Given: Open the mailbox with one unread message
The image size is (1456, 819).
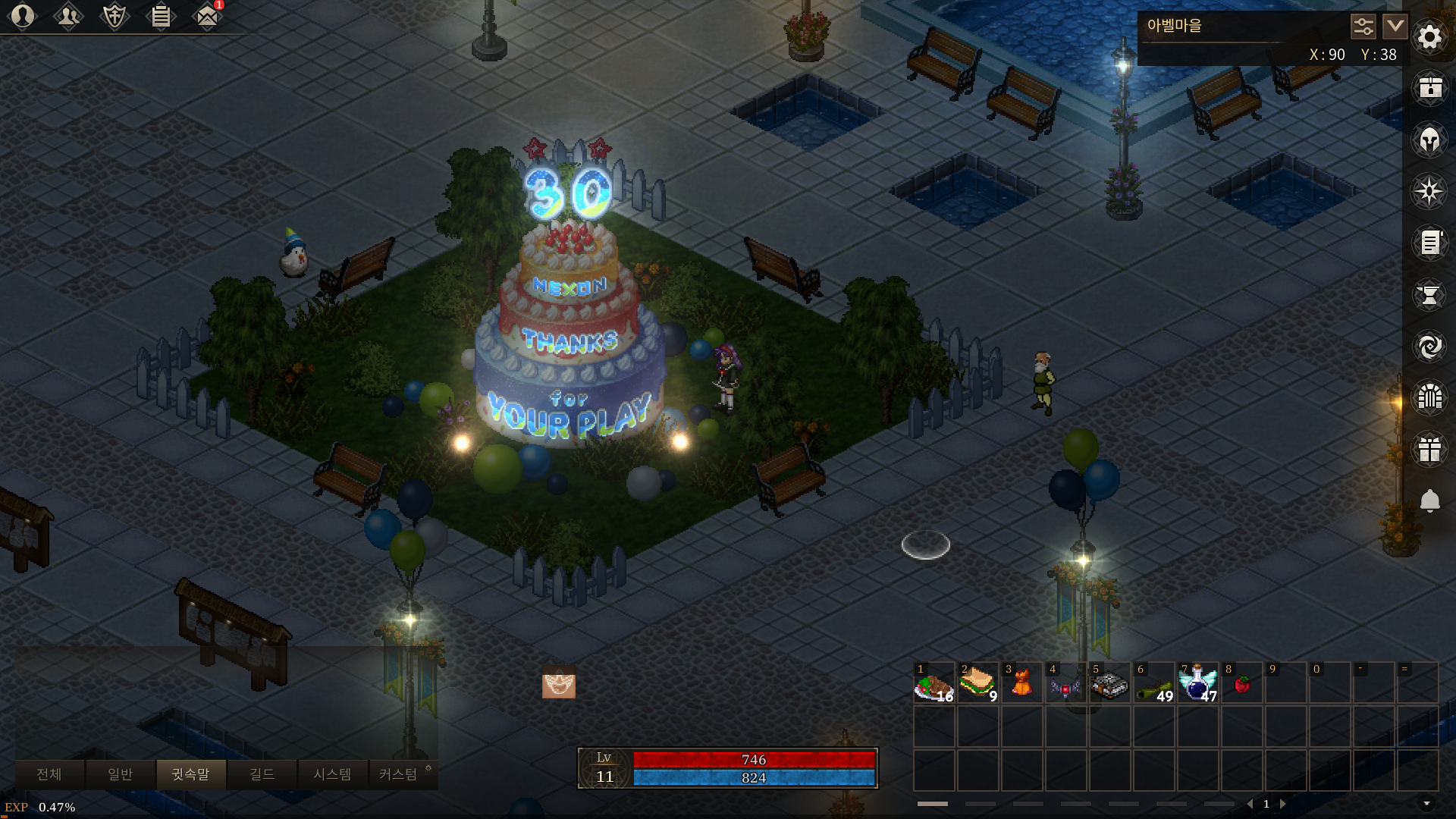Looking at the screenshot, I should point(207,16).
